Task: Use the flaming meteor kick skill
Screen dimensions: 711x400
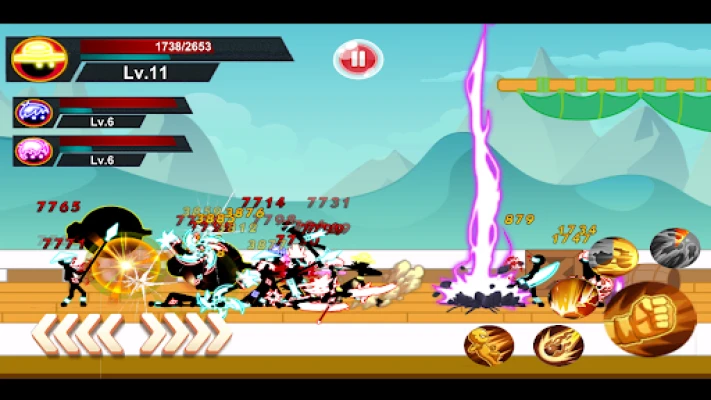Action: pyautogui.click(x=557, y=345)
